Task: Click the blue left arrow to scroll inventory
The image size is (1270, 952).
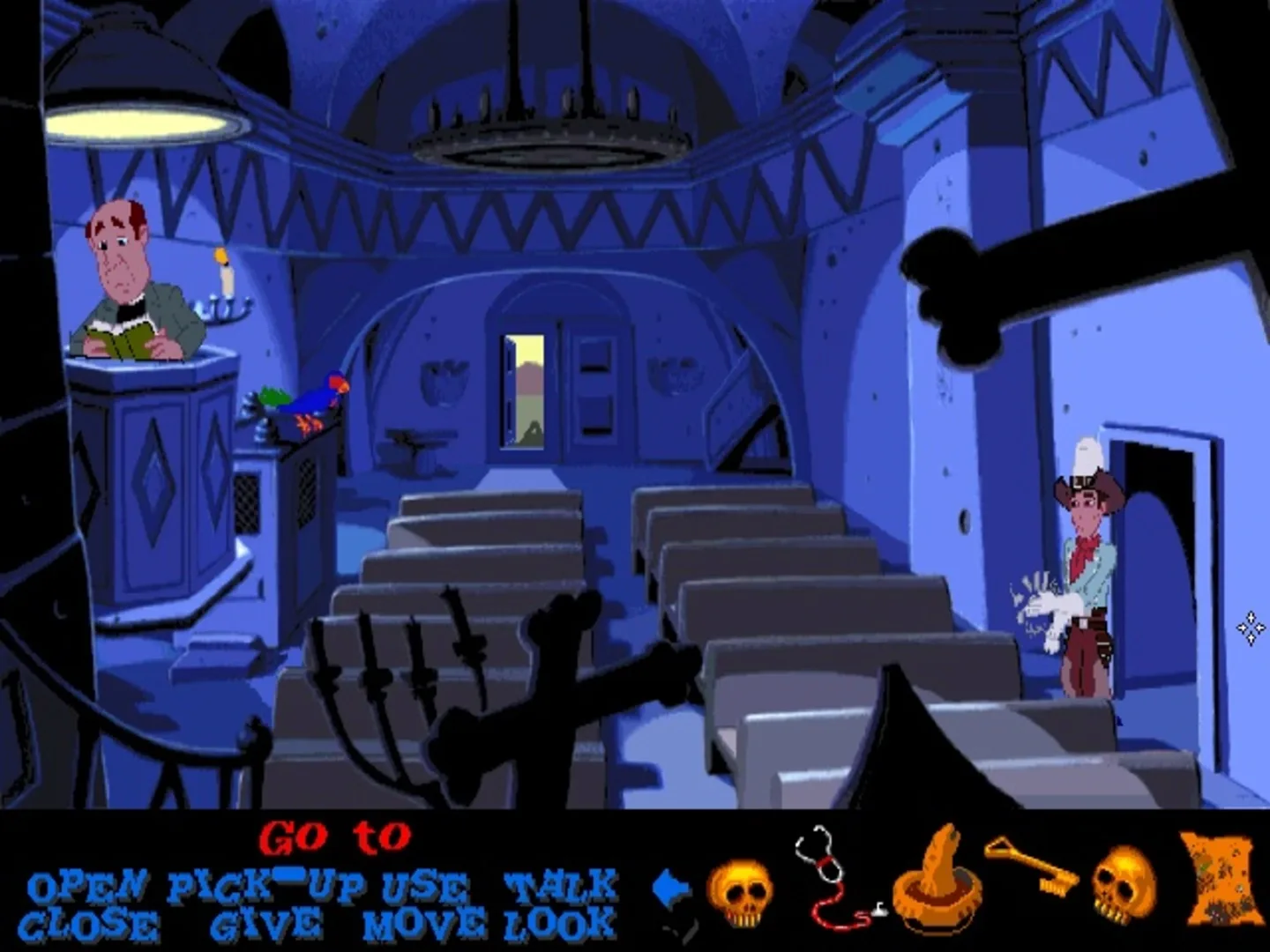Action: [672, 886]
